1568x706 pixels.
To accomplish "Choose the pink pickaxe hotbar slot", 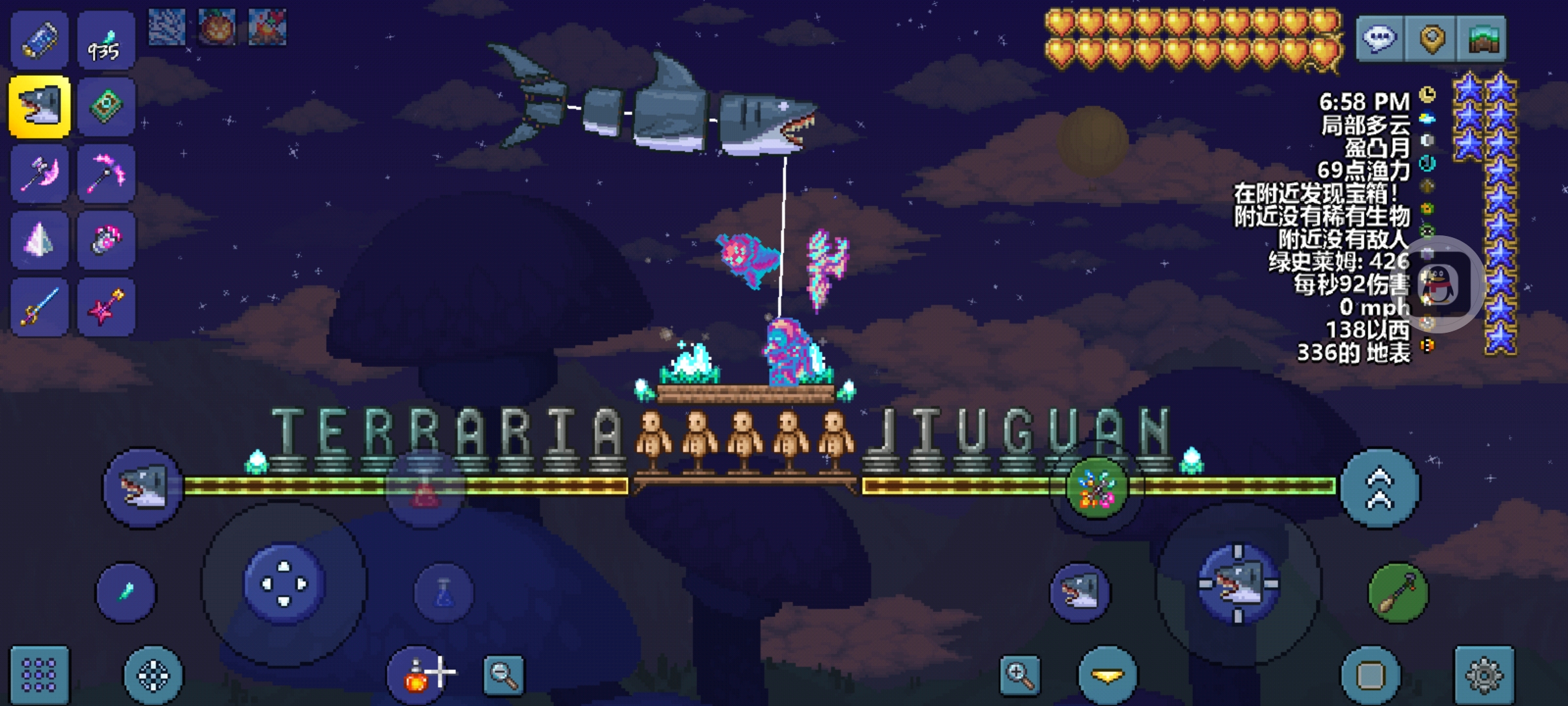I will click(x=106, y=174).
